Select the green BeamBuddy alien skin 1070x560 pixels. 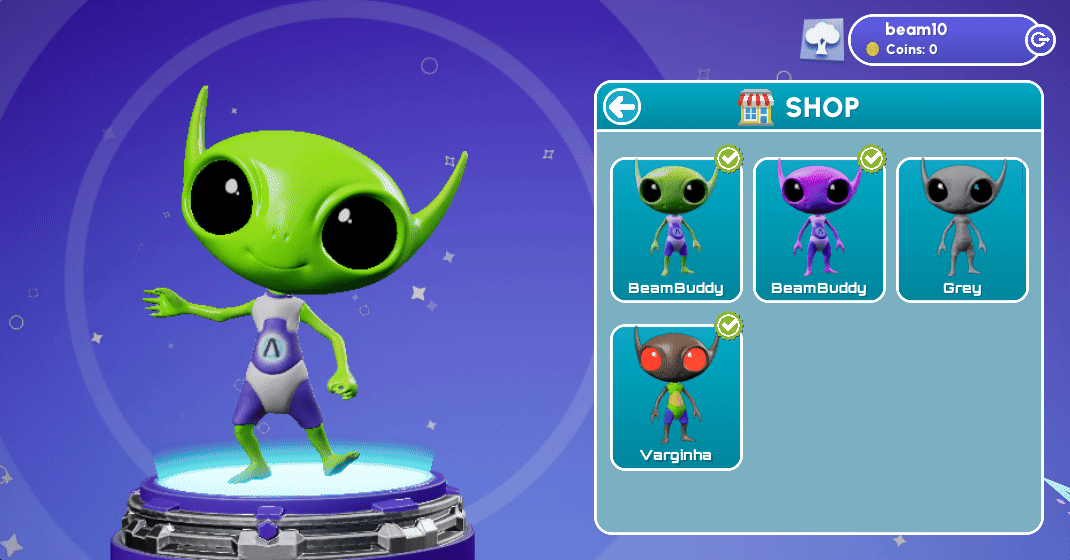click(676, 229)
